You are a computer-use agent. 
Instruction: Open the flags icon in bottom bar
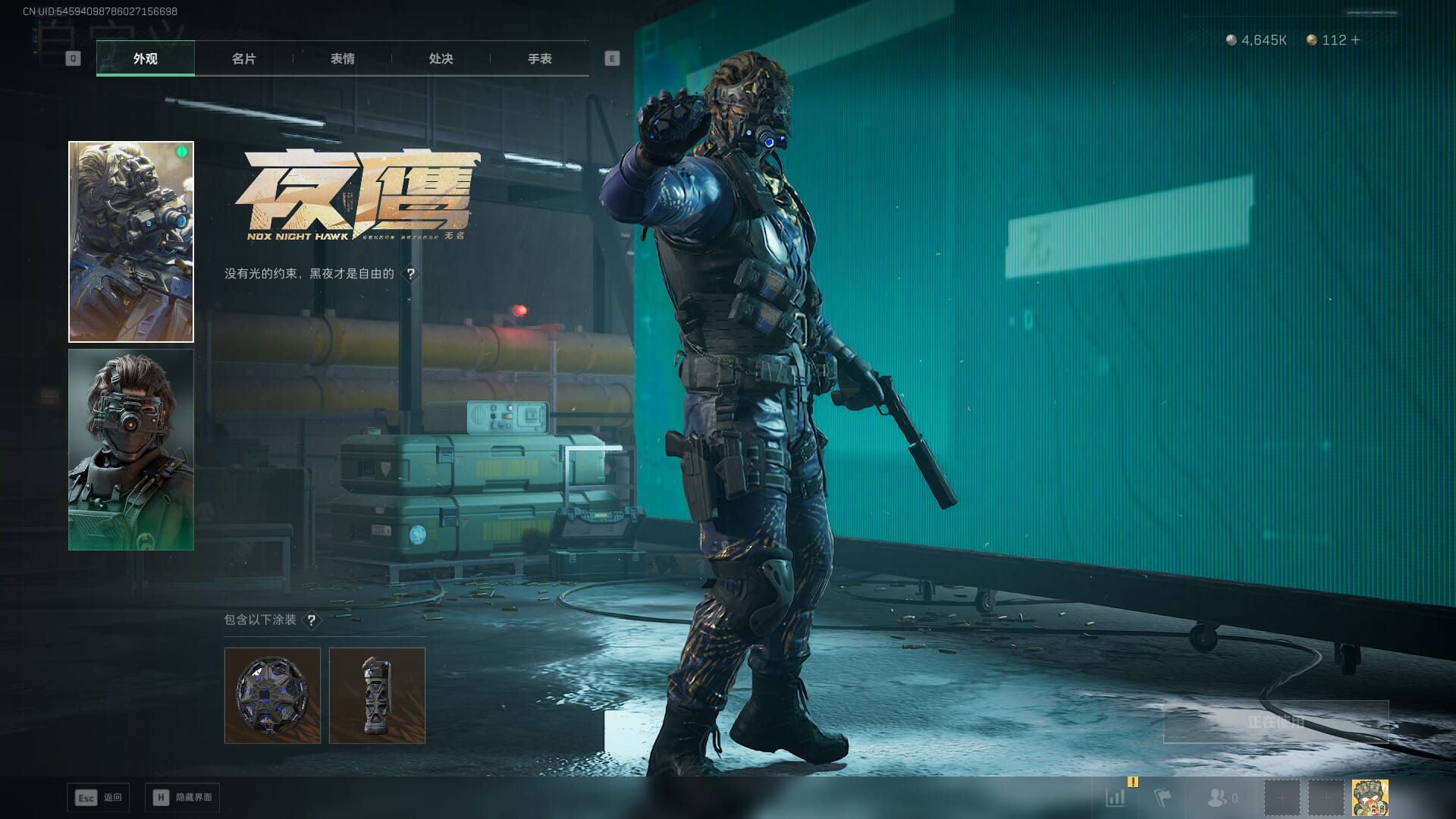click(1162, 798)
